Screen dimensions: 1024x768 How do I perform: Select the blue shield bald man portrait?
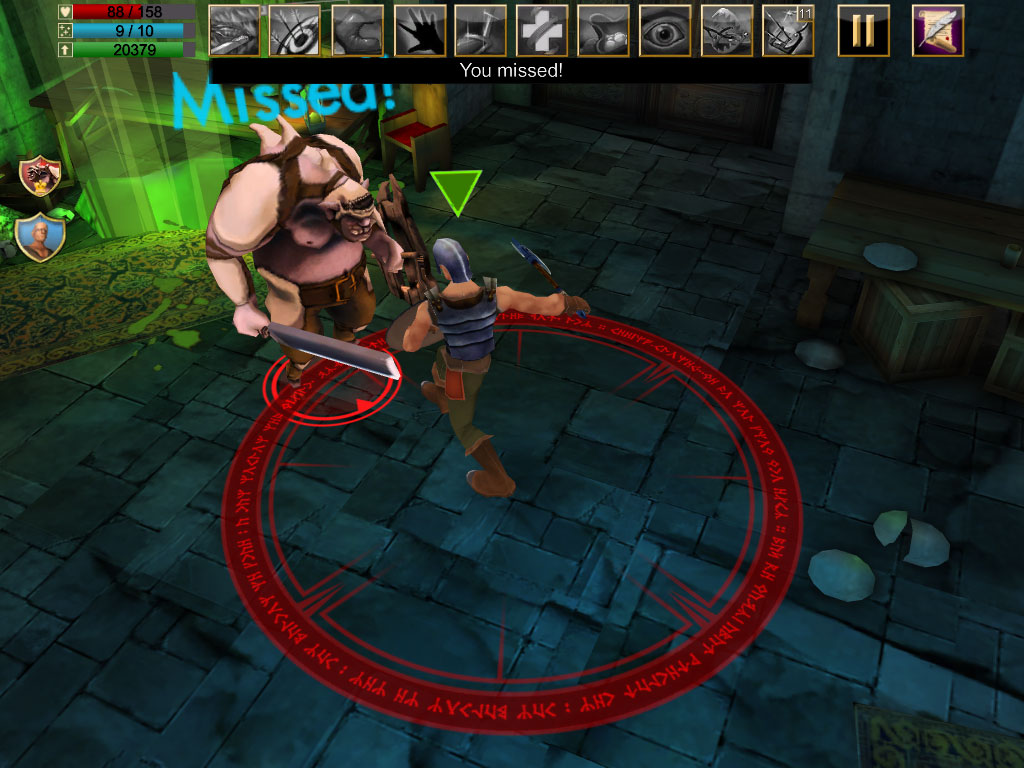[x=41, y=236]
